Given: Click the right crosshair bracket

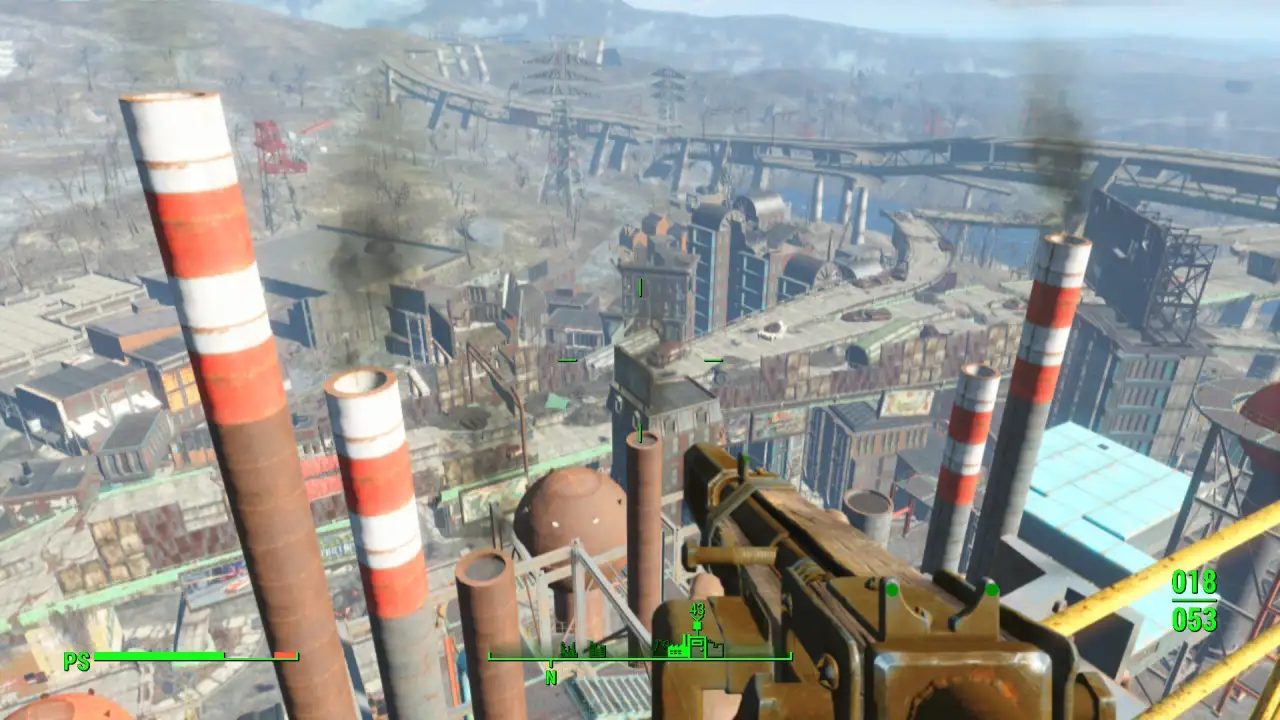Looking at the screenshot, I should tap(713, 359).
